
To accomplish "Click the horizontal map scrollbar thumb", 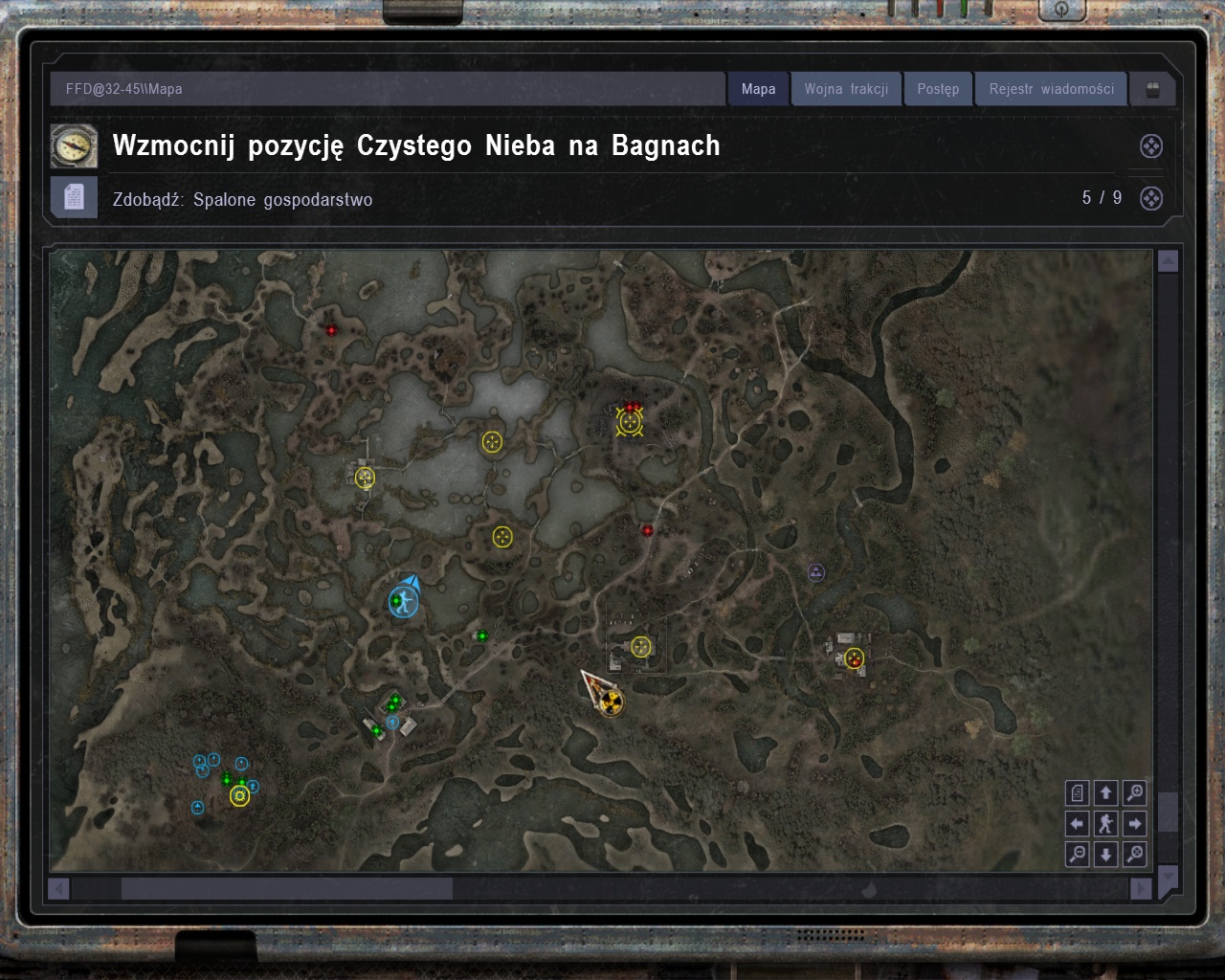I will pos(286,889).
